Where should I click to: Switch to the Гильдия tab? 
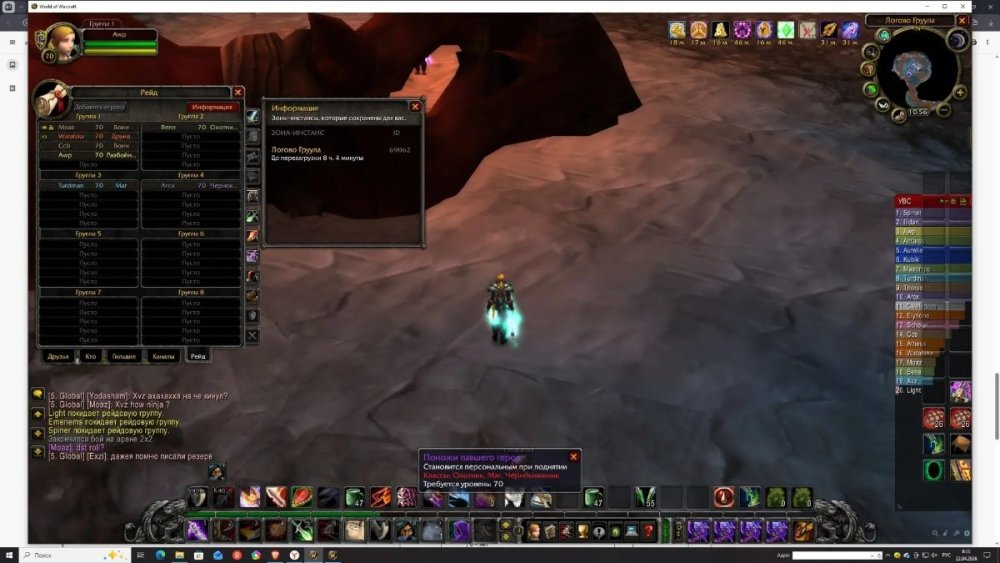(124, 356)
